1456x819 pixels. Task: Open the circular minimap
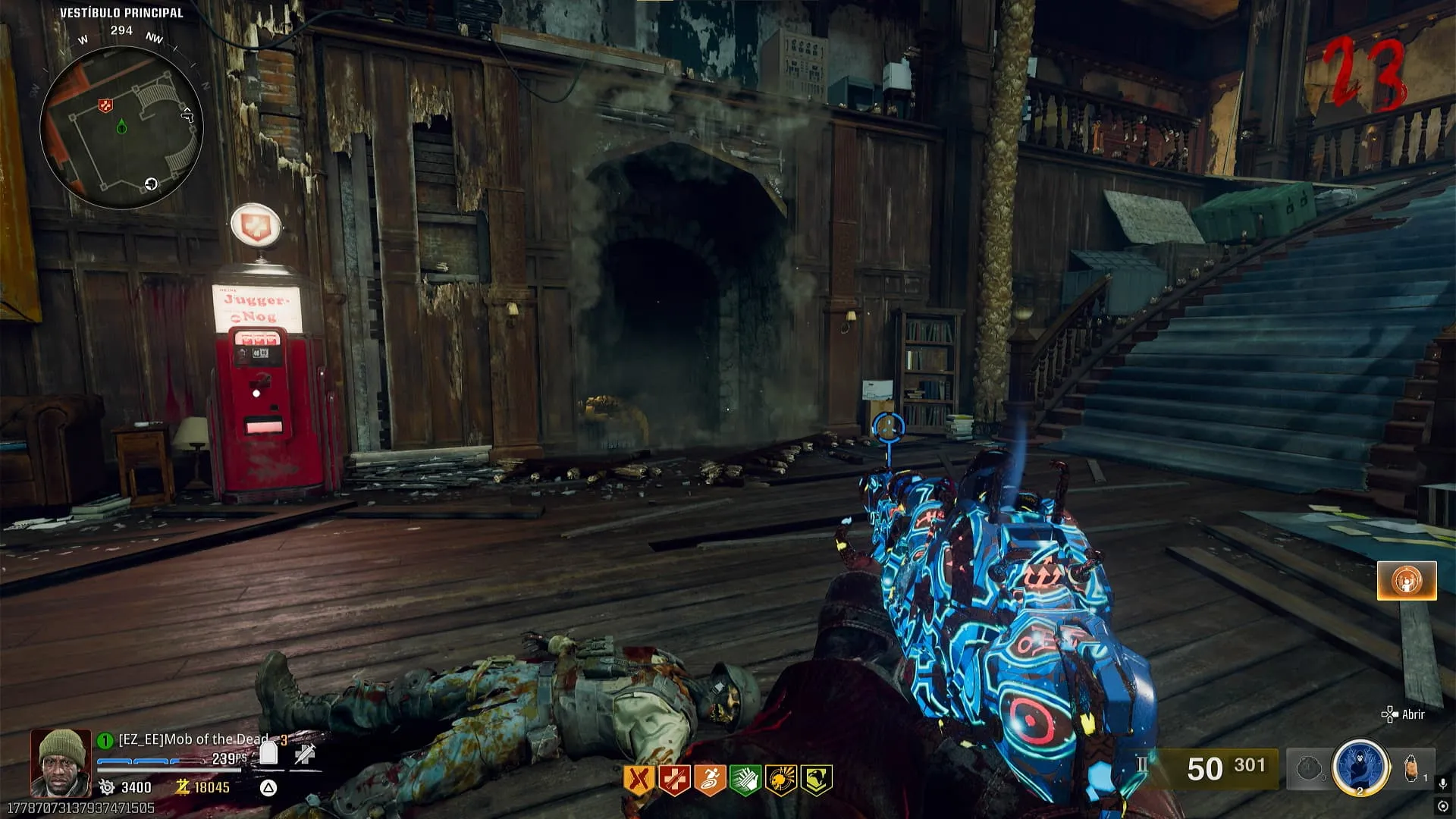tap(121, 127)
